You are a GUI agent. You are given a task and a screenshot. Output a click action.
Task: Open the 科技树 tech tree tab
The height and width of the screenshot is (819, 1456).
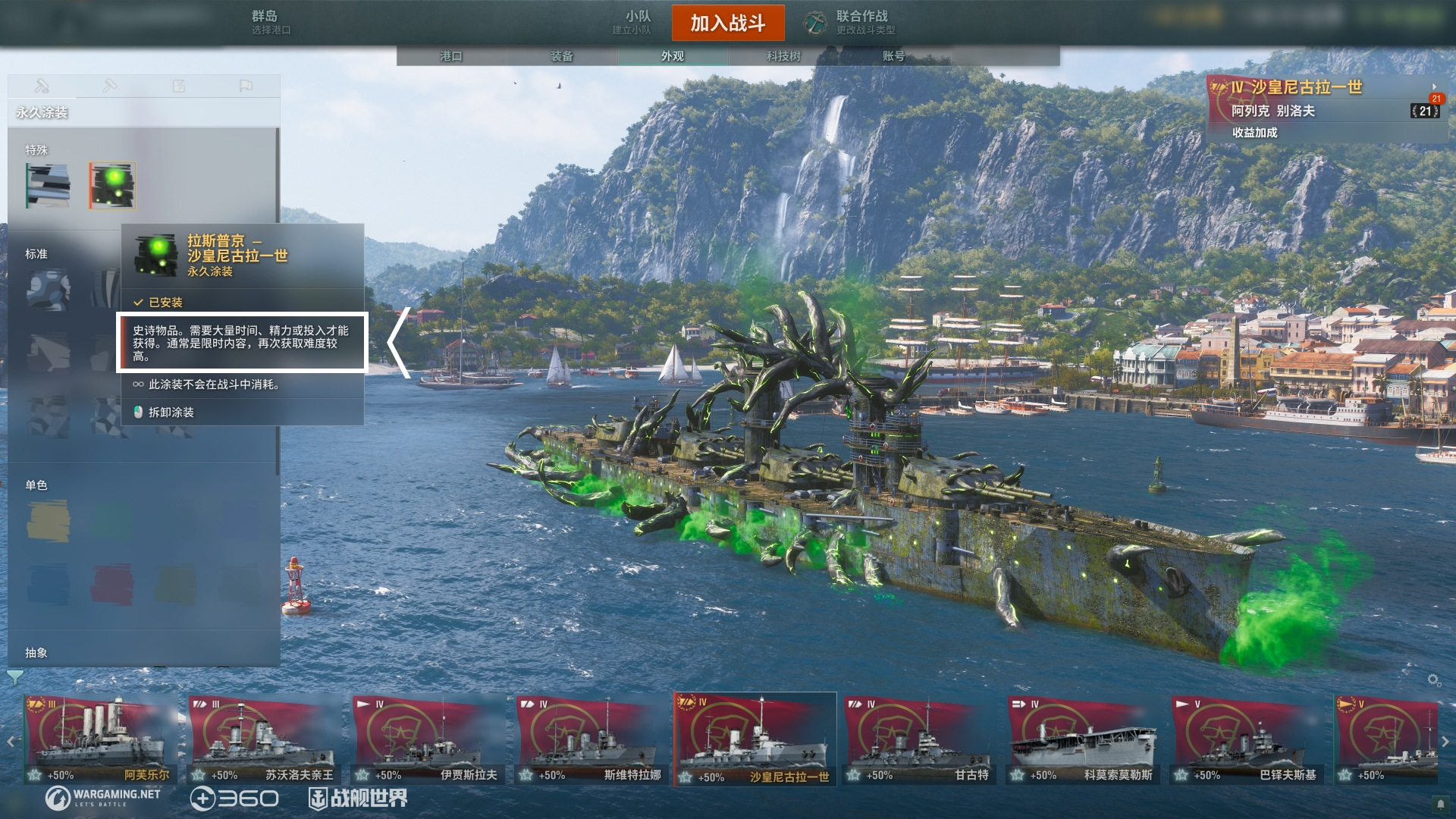[x=783, y=56]
